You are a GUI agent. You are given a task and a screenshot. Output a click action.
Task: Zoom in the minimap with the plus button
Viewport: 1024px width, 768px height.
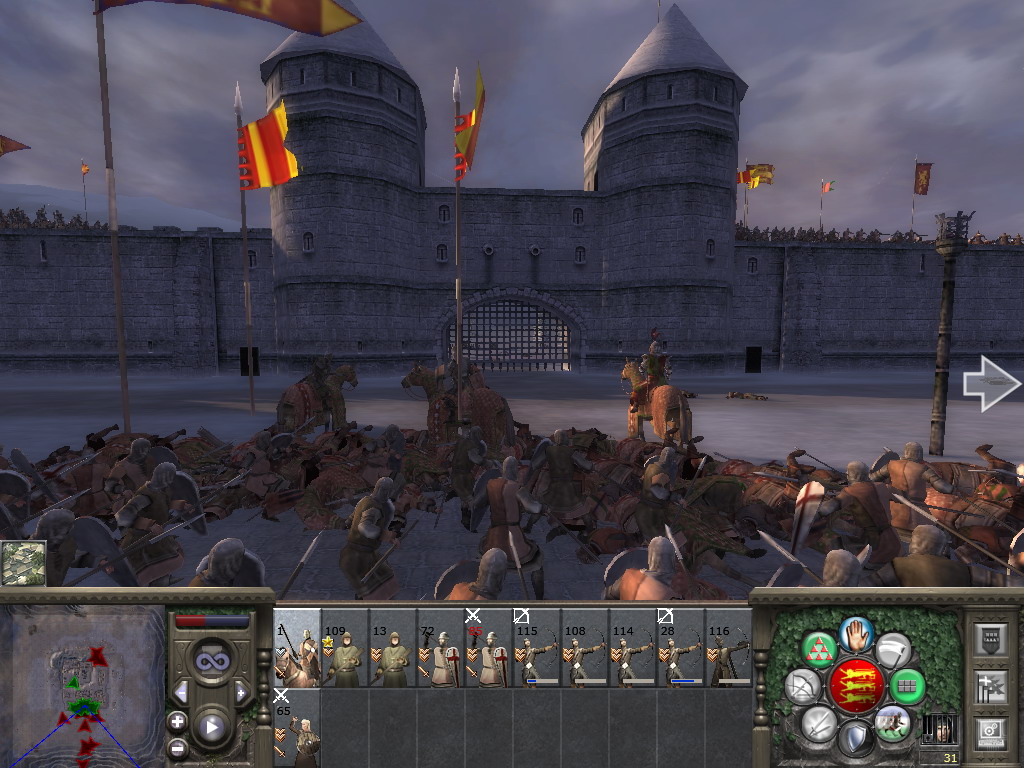tap(177, 720)
